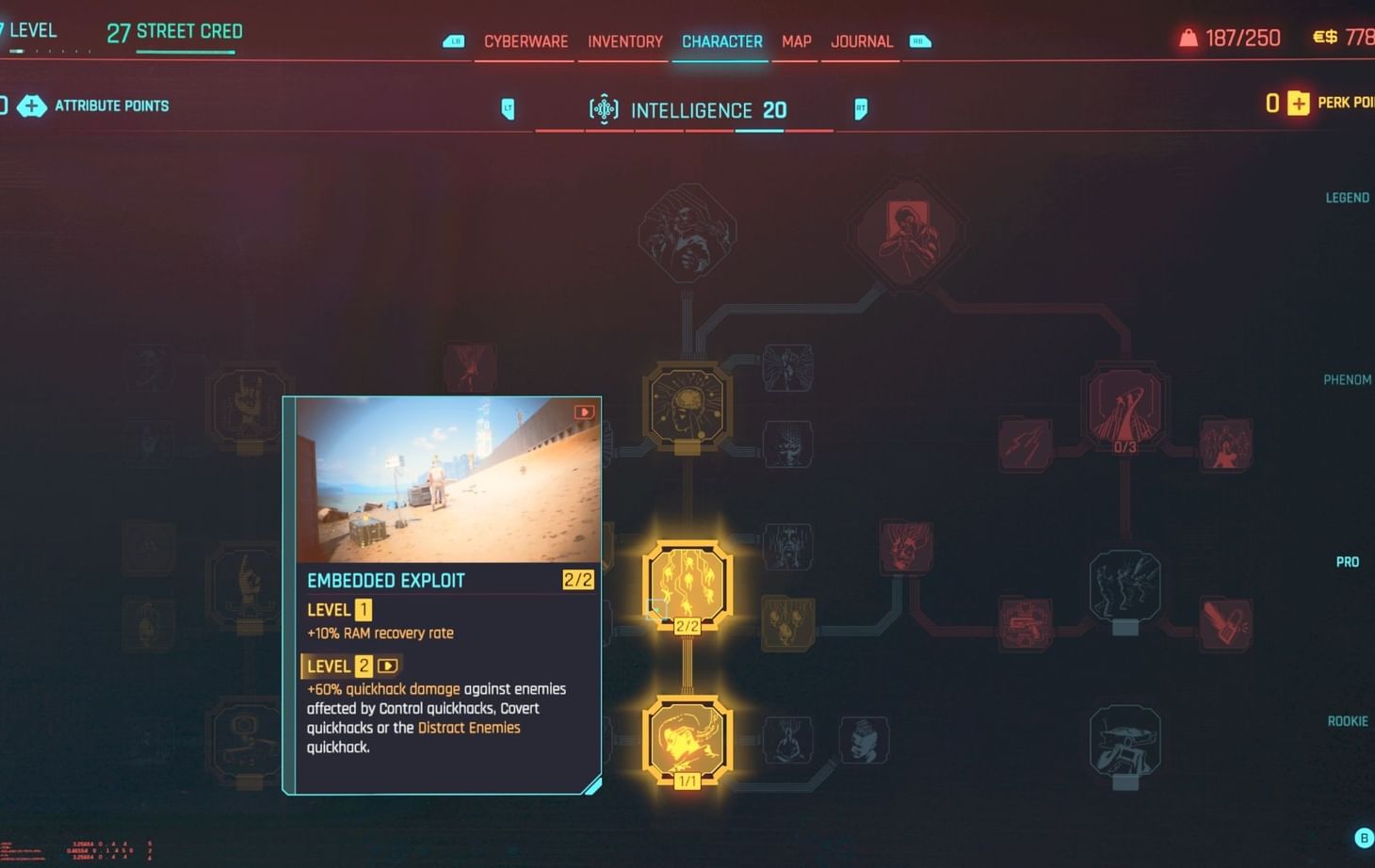The image size is (1375, 868).
Task: Click the play icon next to Level 2
Action: point(387,666)
